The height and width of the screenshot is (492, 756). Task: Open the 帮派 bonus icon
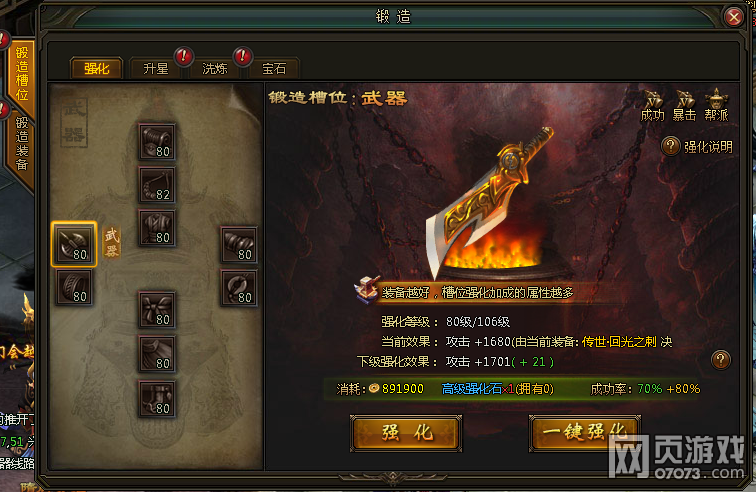coord(716,103)
